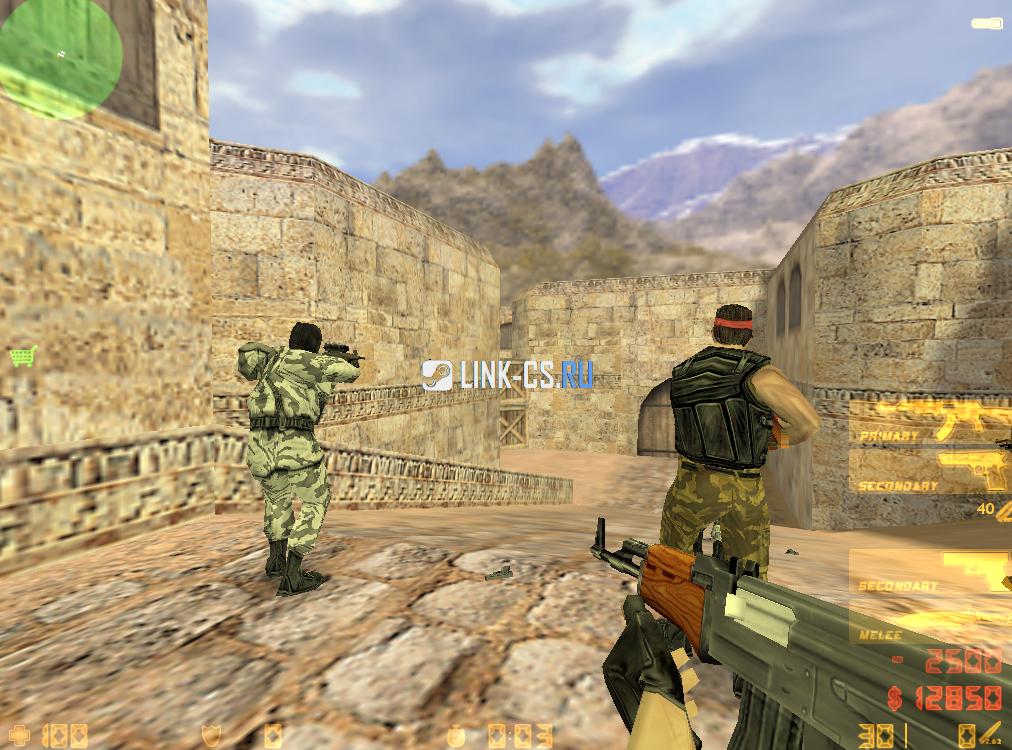Switch to the Melee knife panel
1012x750 pixels.
[930, 624]
